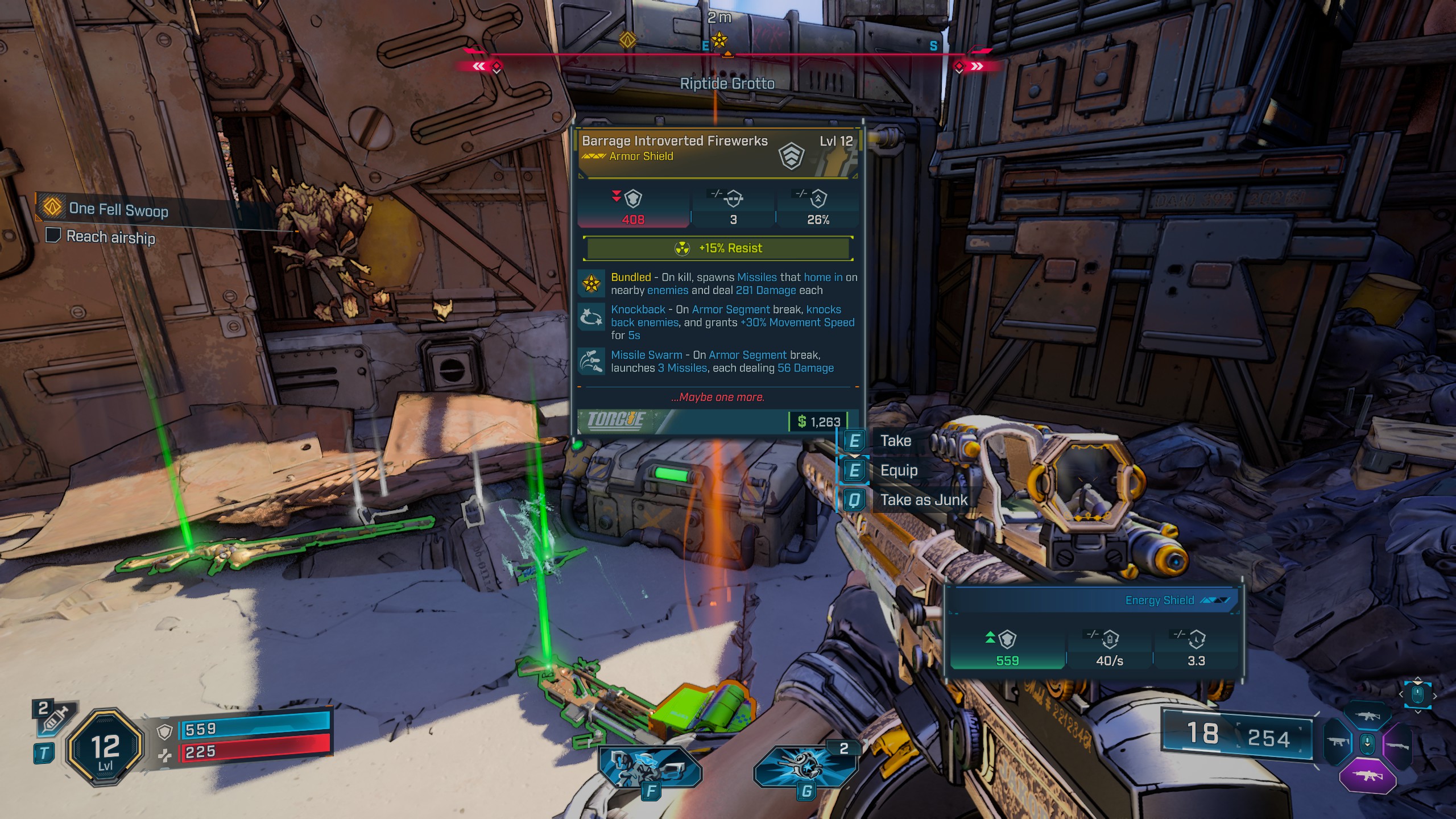1456x819 pixels.
Task: Select Equip for the Firewerks shield
Action: pos(898,470)
